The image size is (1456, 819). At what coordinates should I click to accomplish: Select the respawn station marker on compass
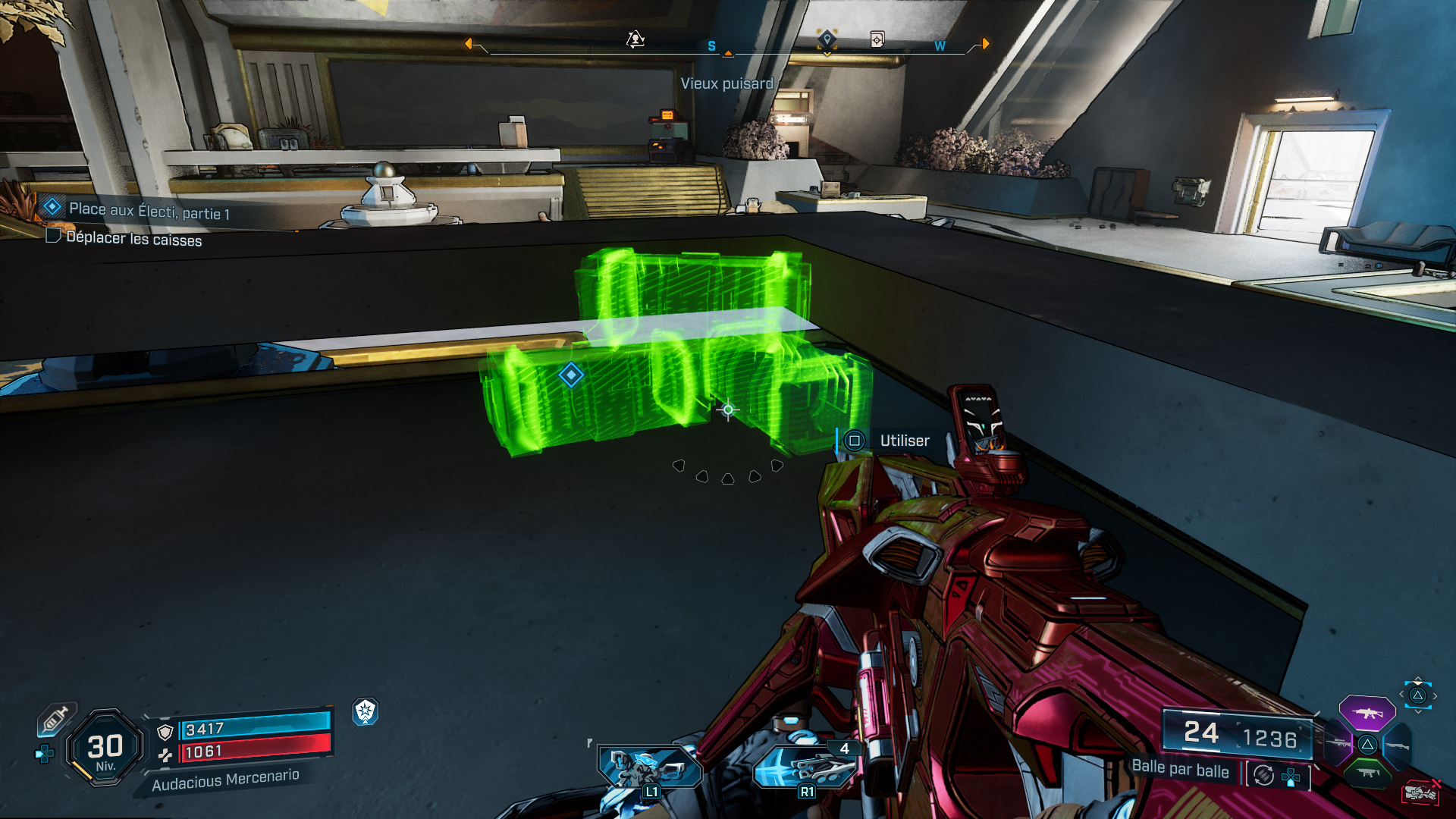[635, 39]
